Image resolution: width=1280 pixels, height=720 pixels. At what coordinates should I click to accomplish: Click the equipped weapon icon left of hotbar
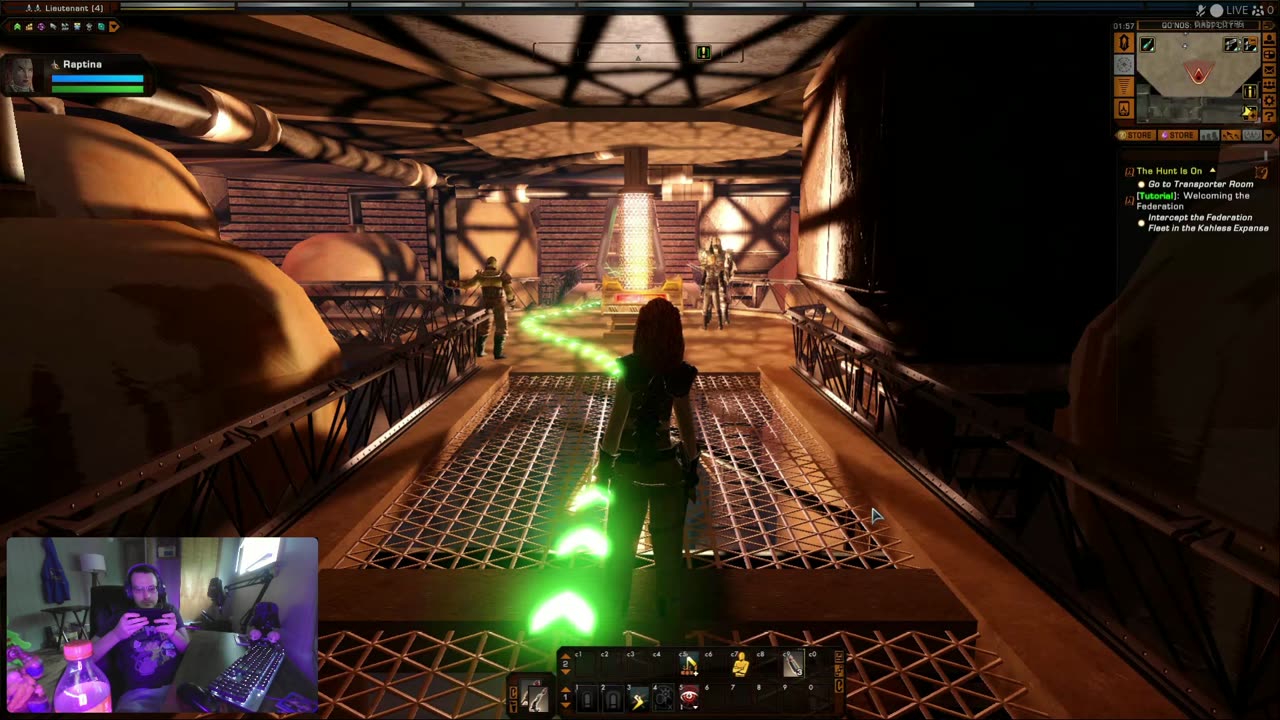pos(533,697)
